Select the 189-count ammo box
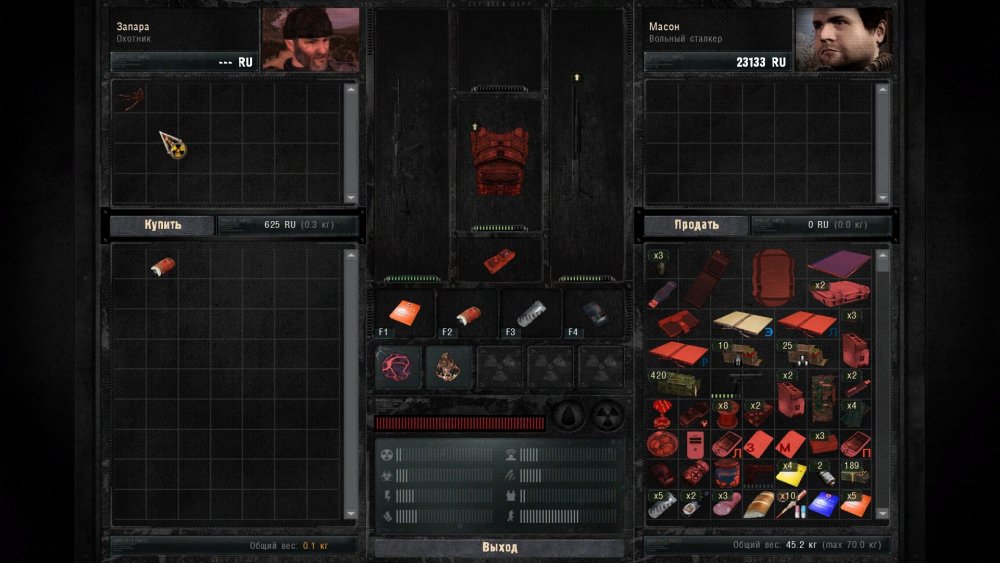This screenshot has height=563, width=1000. tap(853, 474)
